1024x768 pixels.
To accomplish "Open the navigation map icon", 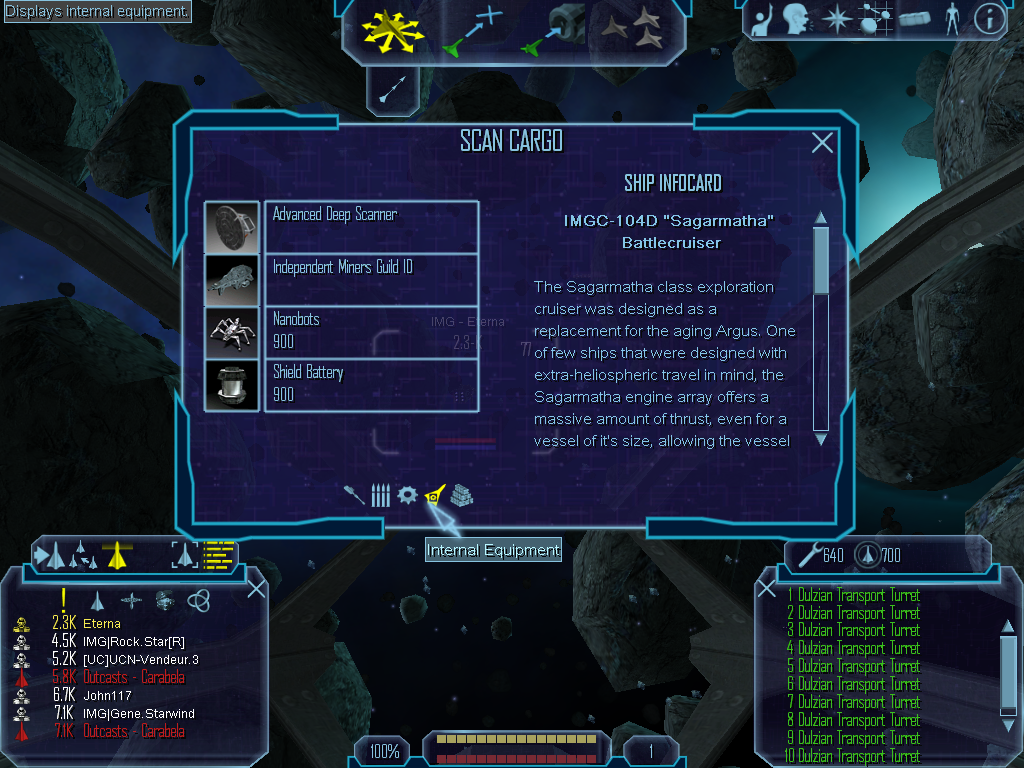I will 875,18.
